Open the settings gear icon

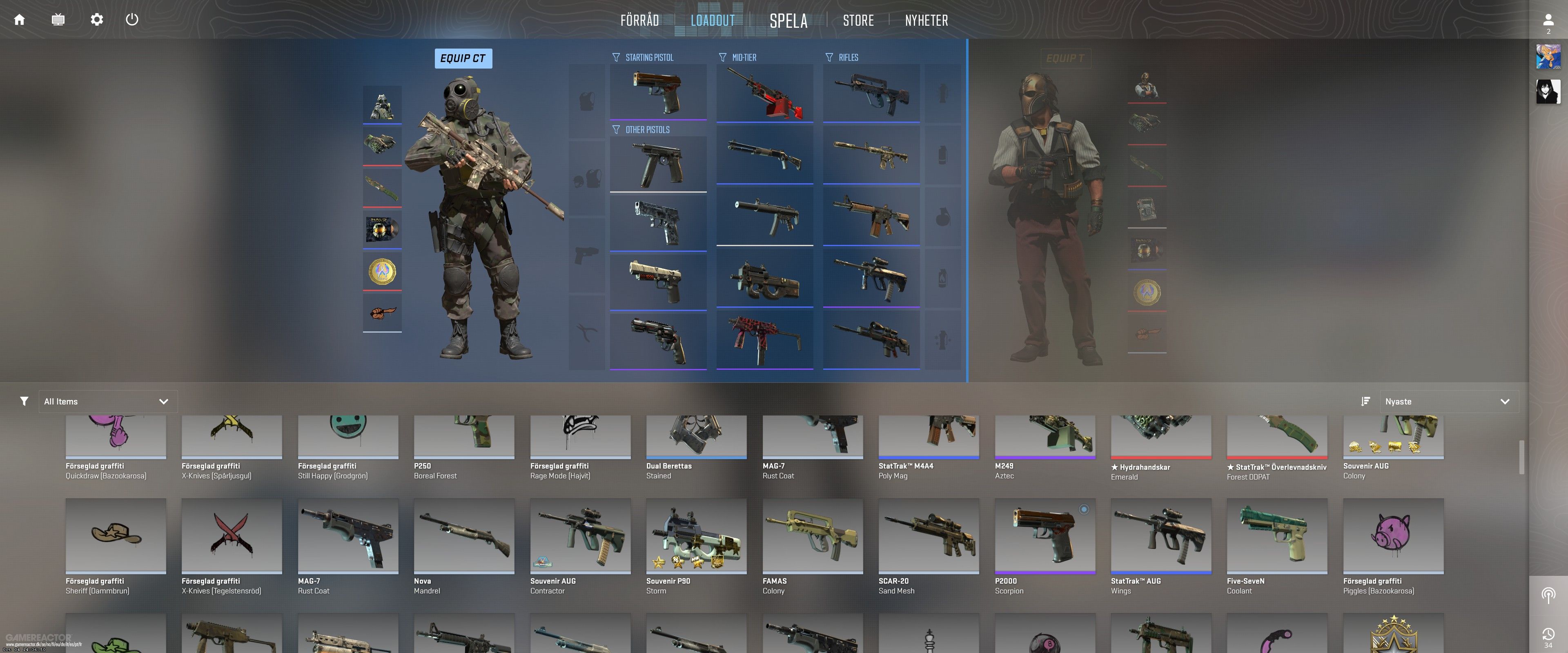click(96, 20)
